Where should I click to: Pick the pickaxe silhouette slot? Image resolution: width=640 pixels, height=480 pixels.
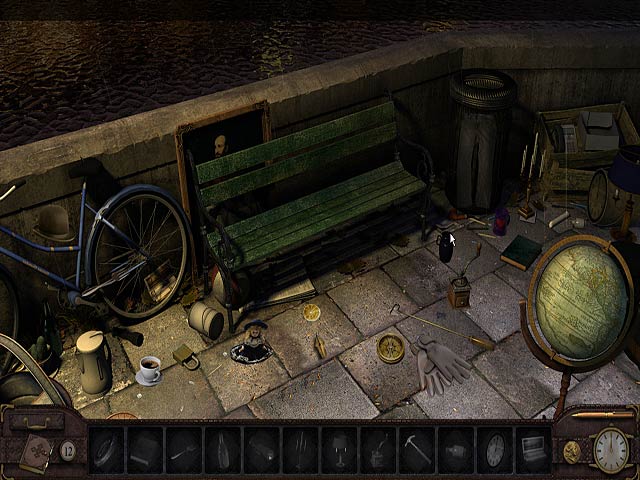(418, 449)
